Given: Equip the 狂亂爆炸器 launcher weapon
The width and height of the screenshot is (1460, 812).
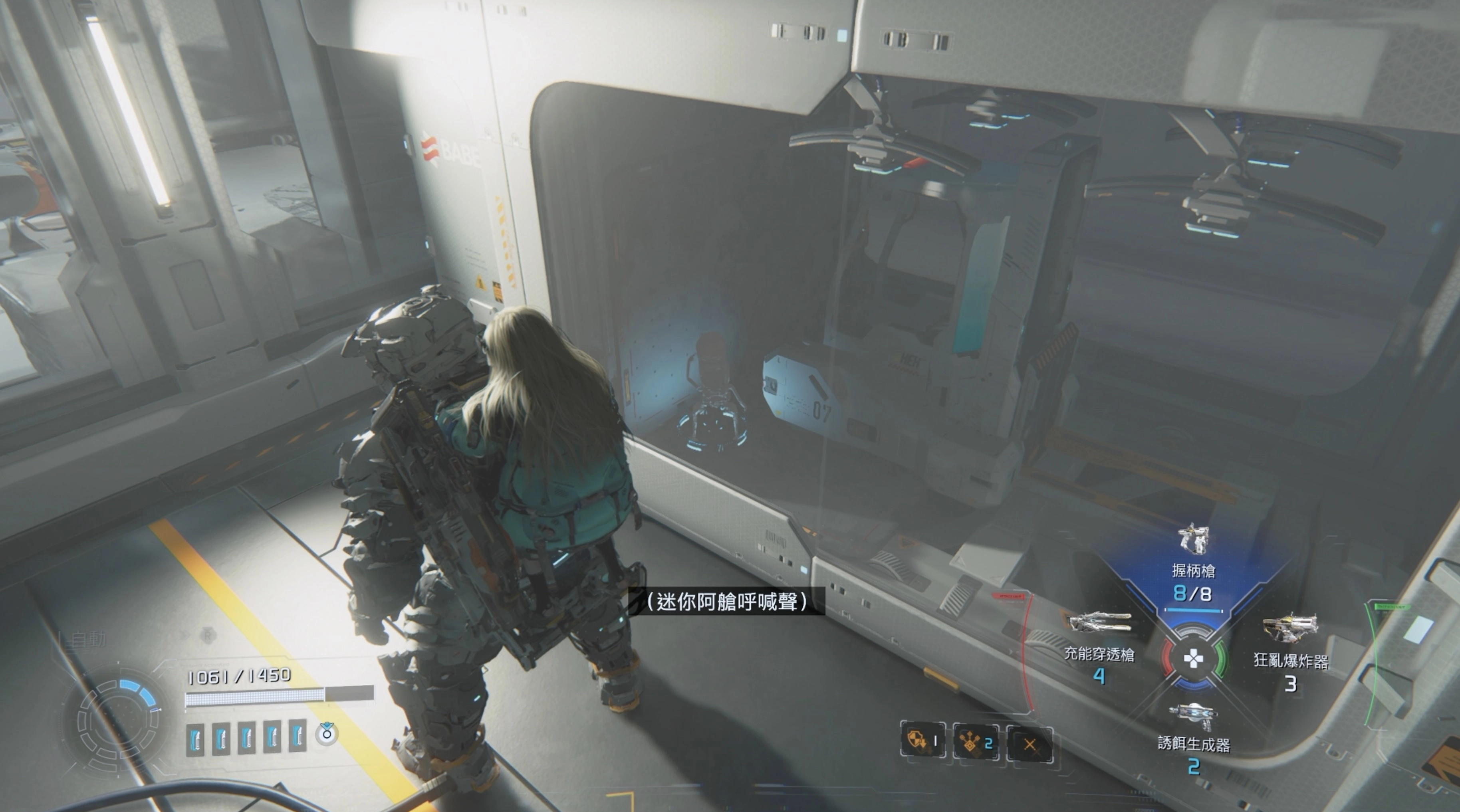Looking at the screenshot, I should point(1291,627).
